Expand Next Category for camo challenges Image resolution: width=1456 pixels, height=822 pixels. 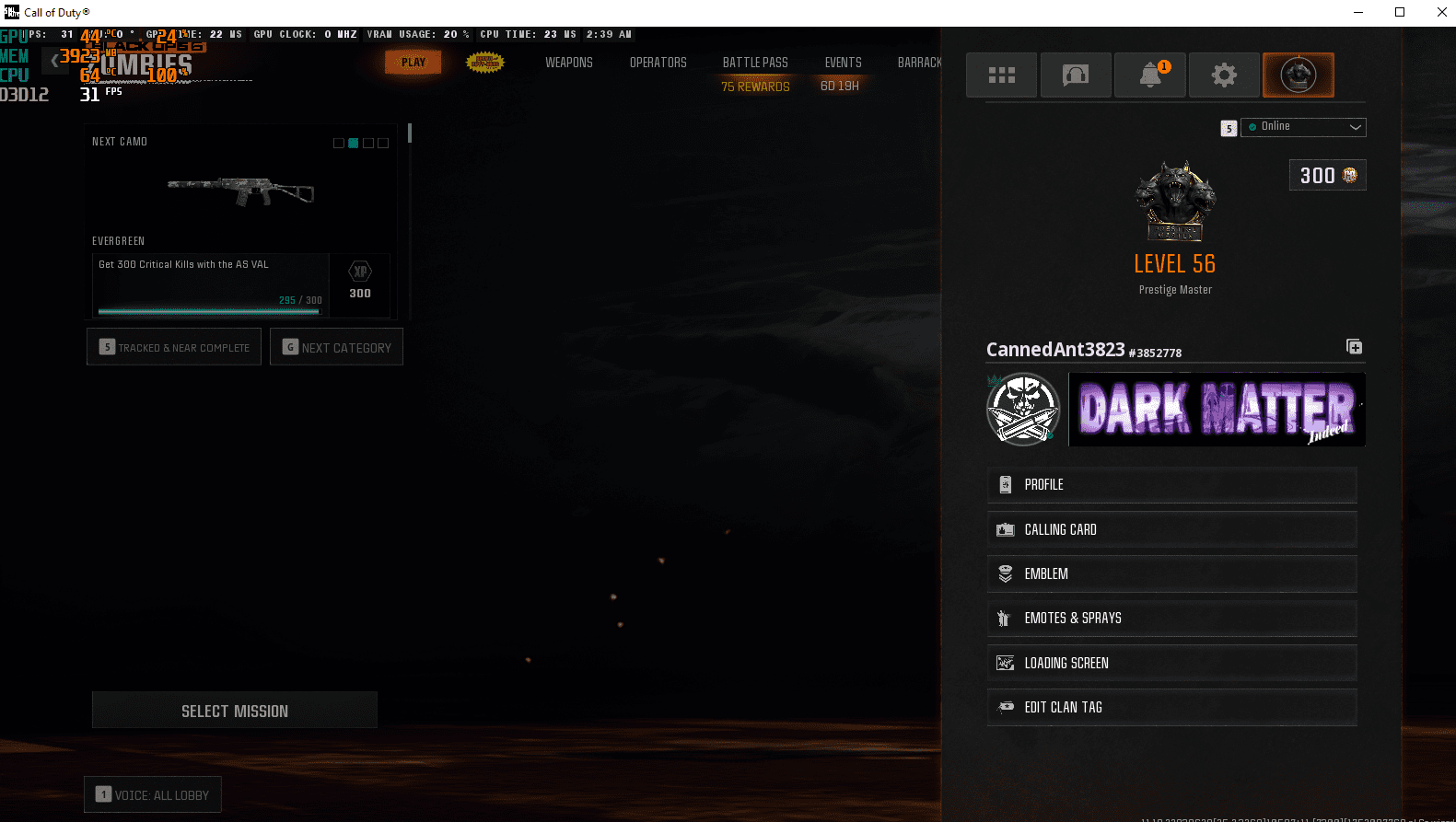pyautogui.click(x=336, y=347)
